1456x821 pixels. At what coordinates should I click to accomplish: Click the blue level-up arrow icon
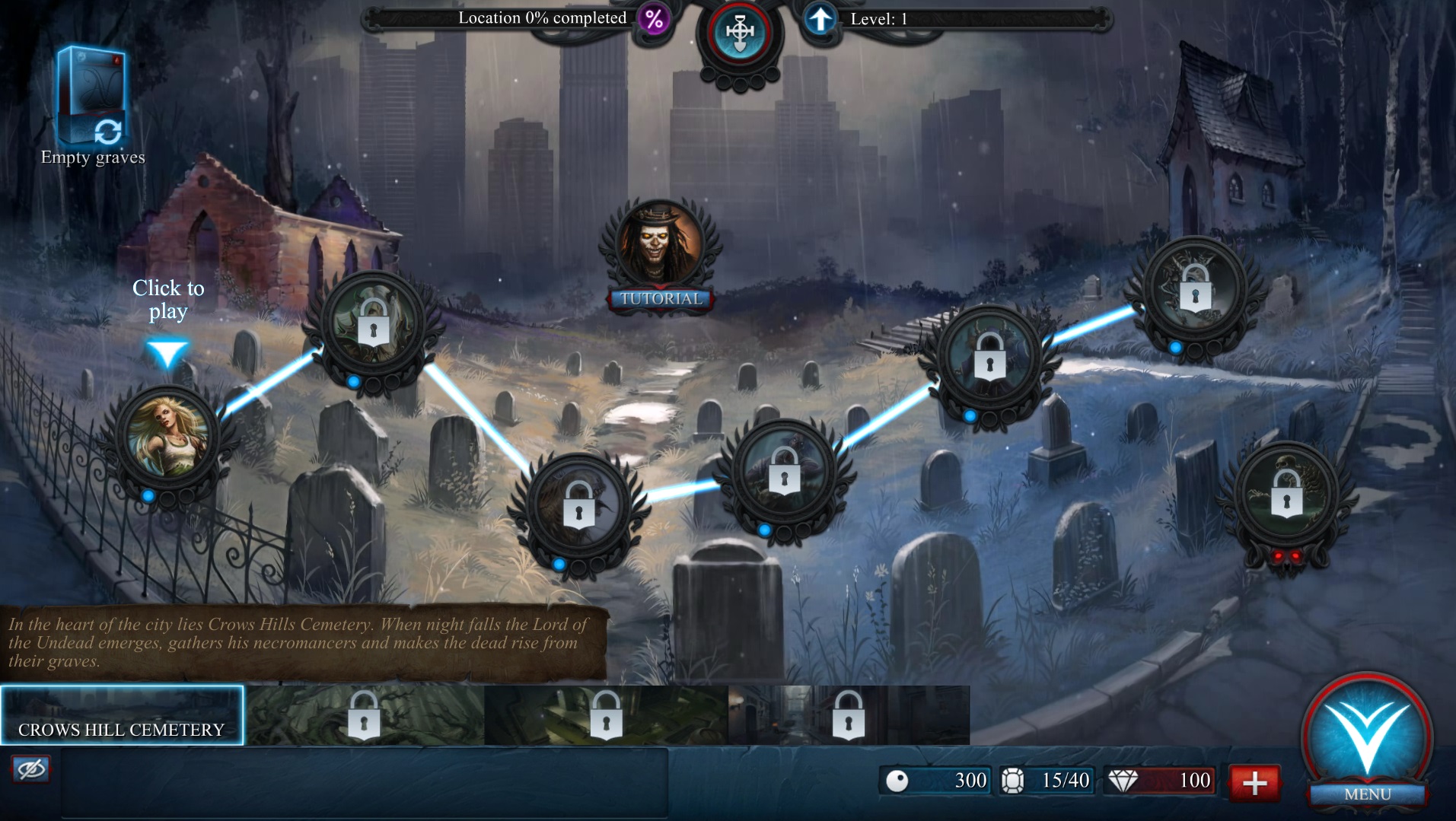coord(820,19)
